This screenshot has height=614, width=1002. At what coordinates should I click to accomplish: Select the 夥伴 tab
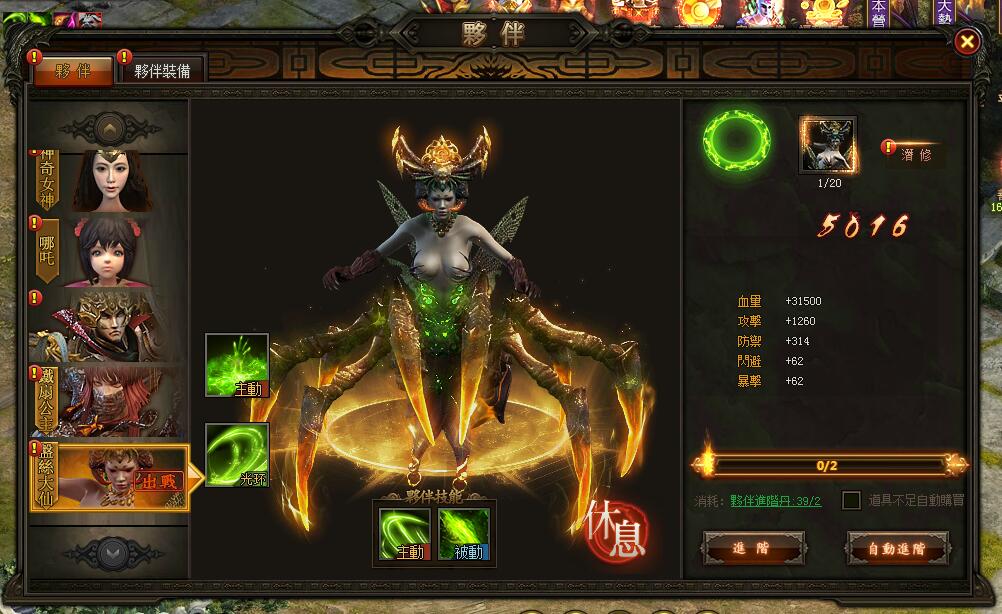[x=73, y=70]
